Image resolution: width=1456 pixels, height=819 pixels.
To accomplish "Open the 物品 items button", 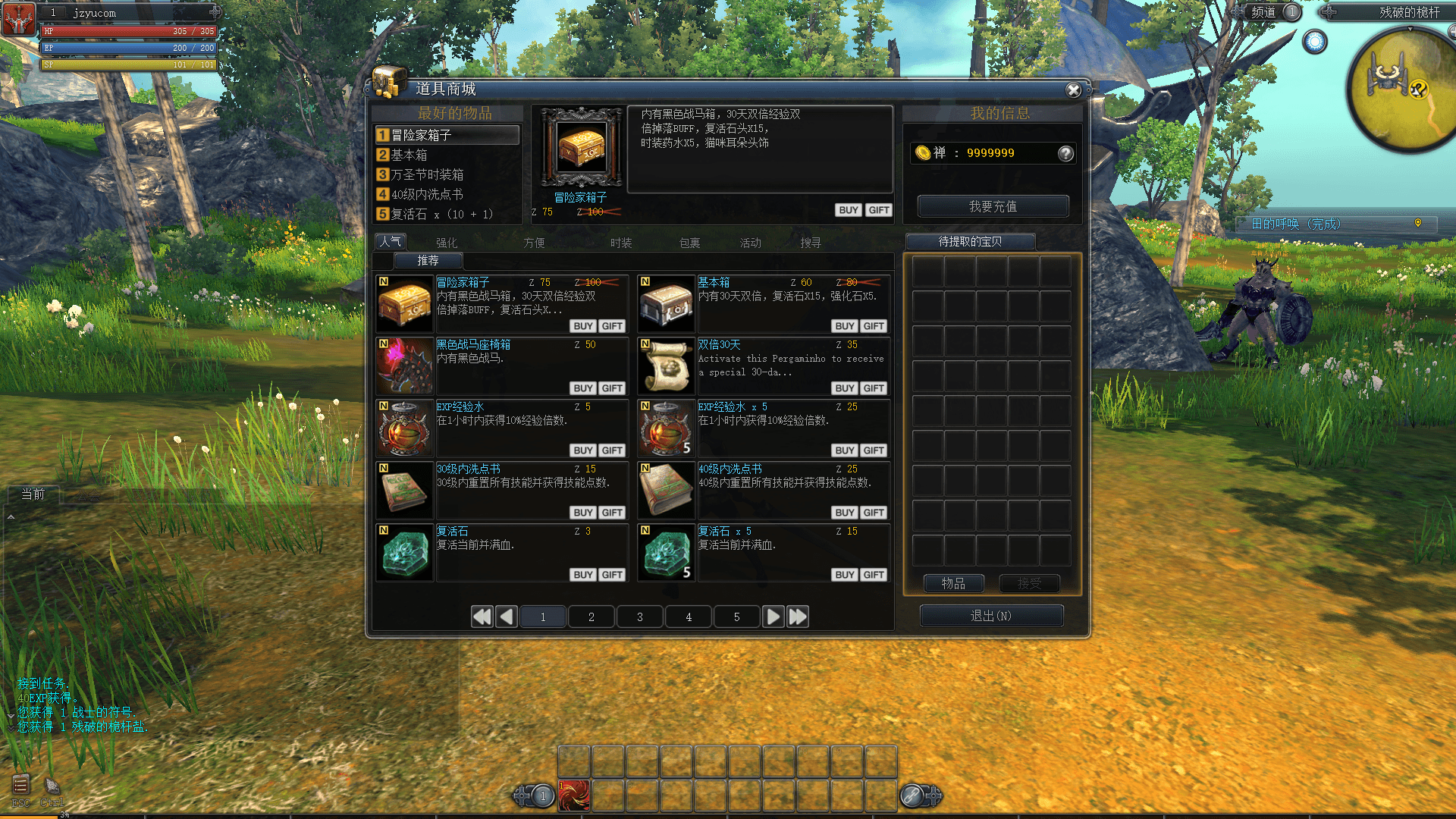I will (953, 583).
